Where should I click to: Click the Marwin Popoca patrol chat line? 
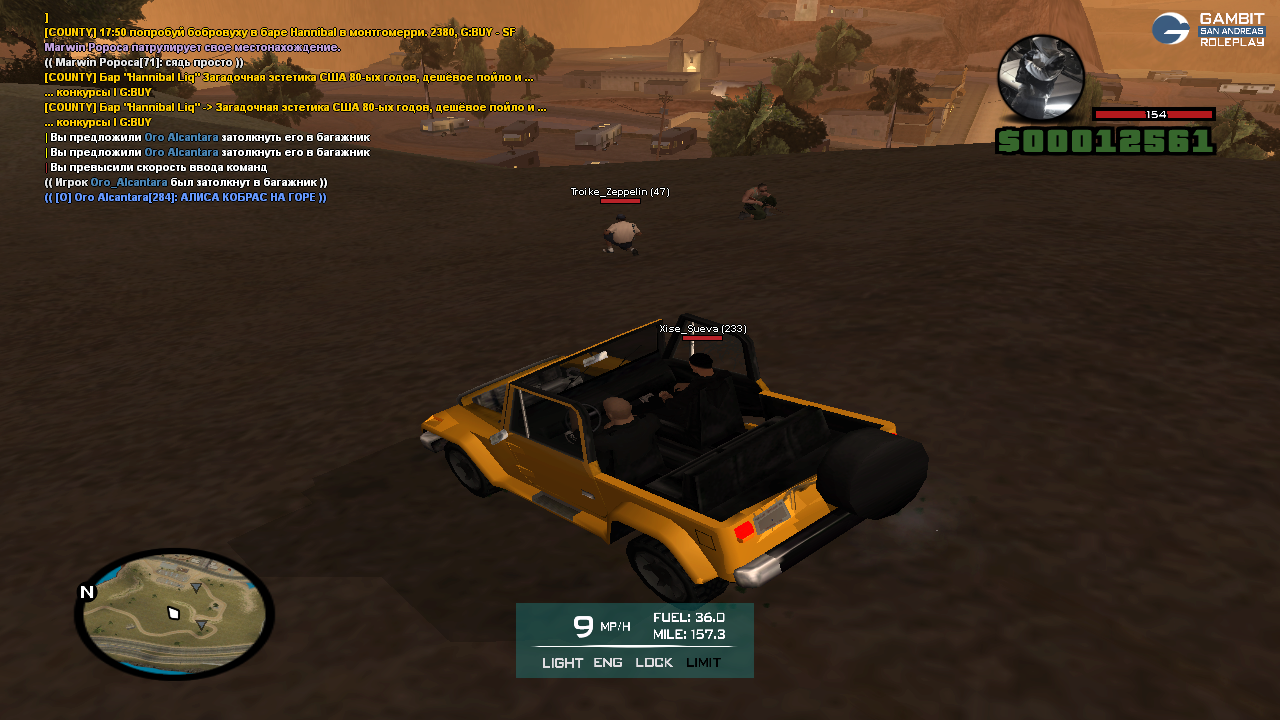pos(192,47)
